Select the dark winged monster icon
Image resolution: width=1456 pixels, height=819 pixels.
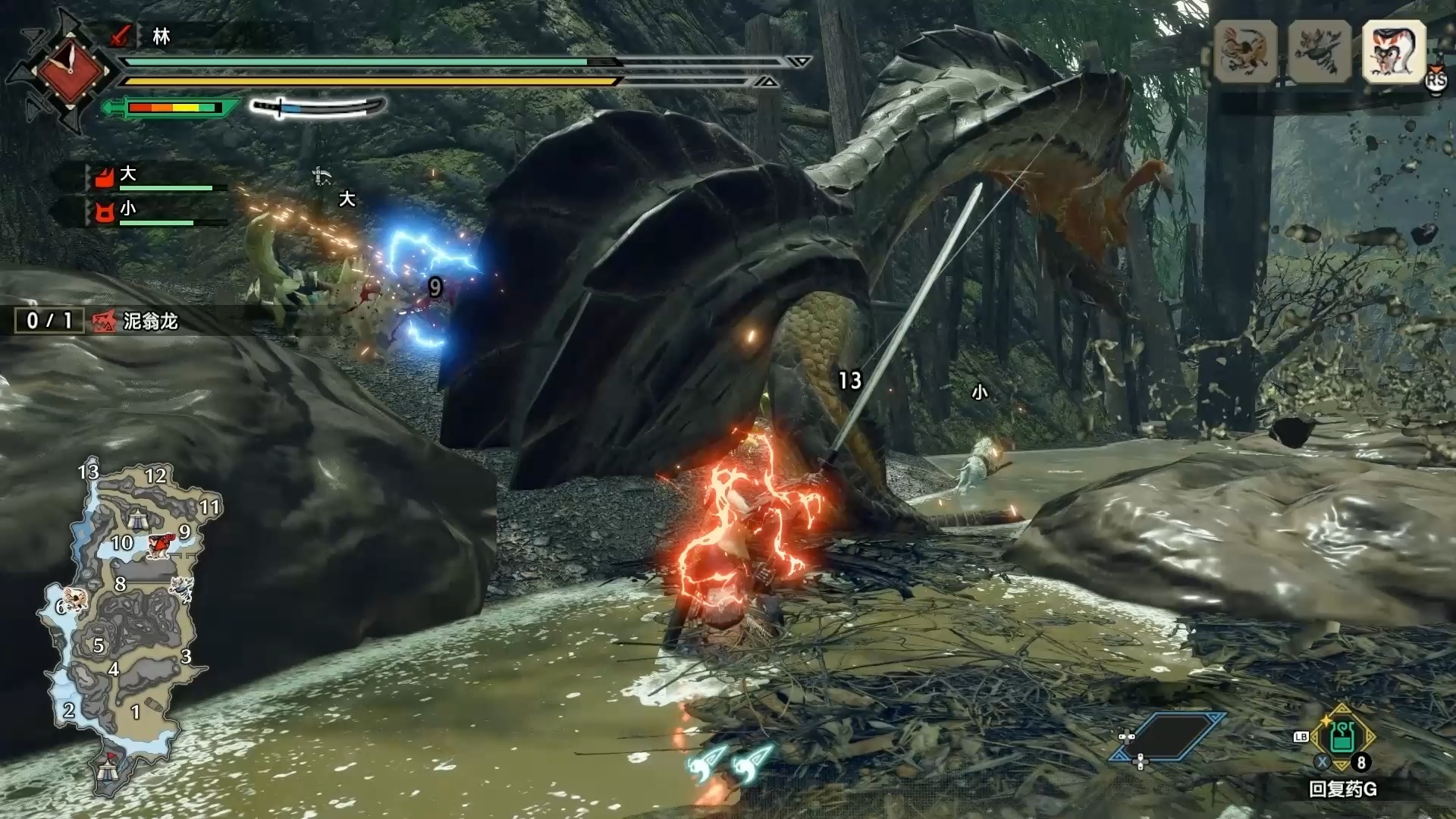pyautogui.click(x=1319, y=52)
